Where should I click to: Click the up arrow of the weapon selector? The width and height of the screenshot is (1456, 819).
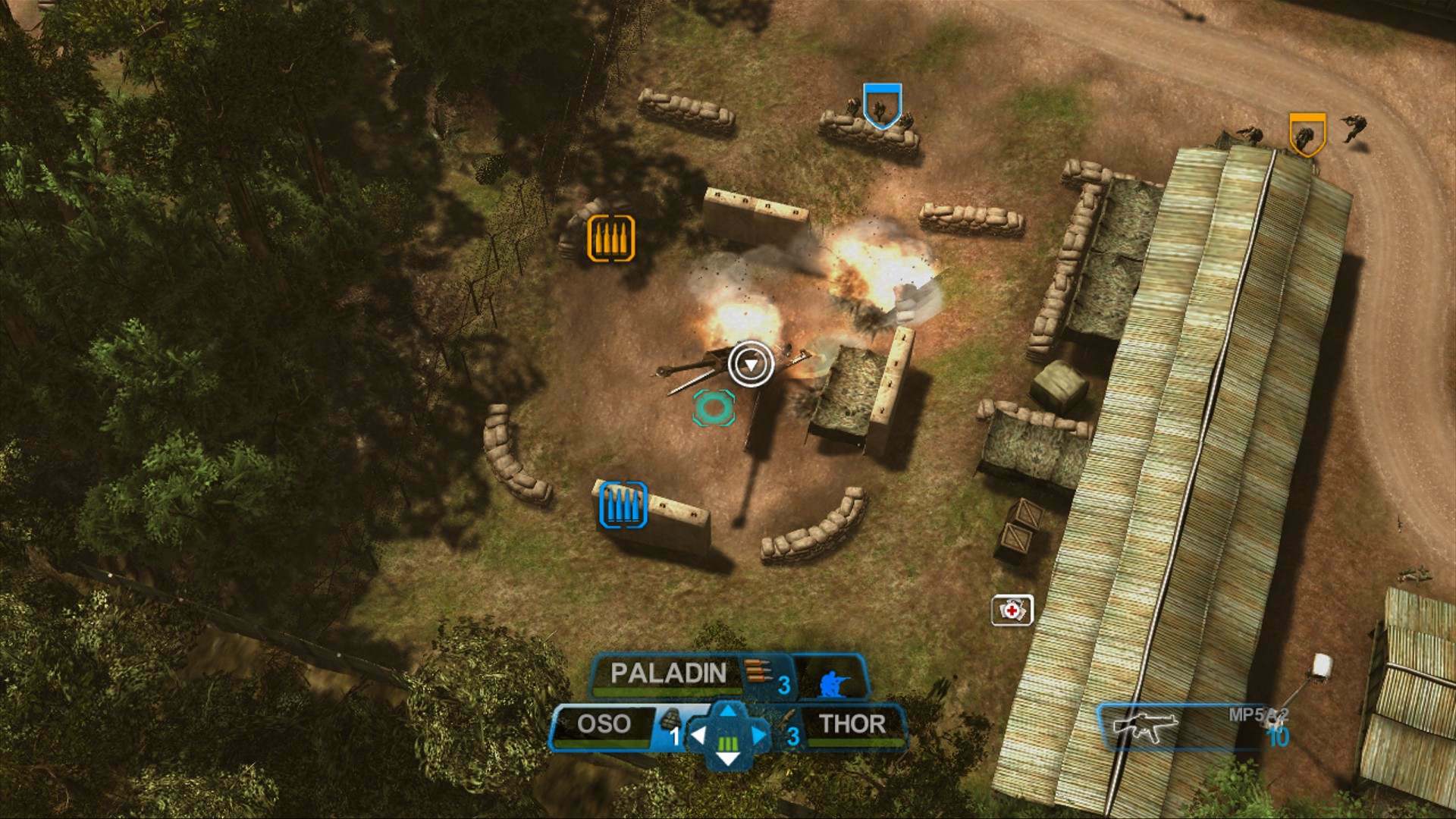pos(727,711)
